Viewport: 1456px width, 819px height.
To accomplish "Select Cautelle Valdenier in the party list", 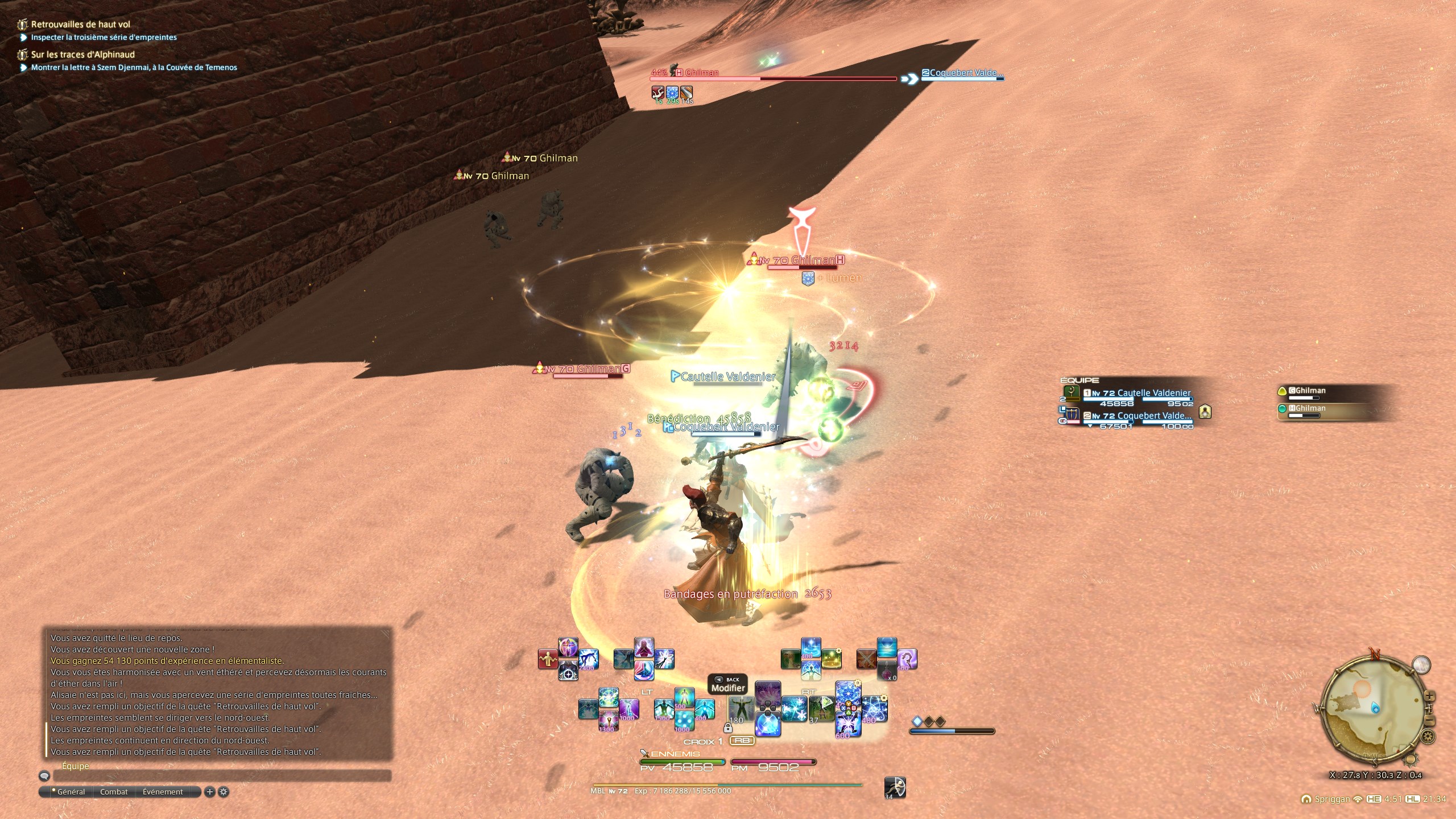I will 1137,394.
